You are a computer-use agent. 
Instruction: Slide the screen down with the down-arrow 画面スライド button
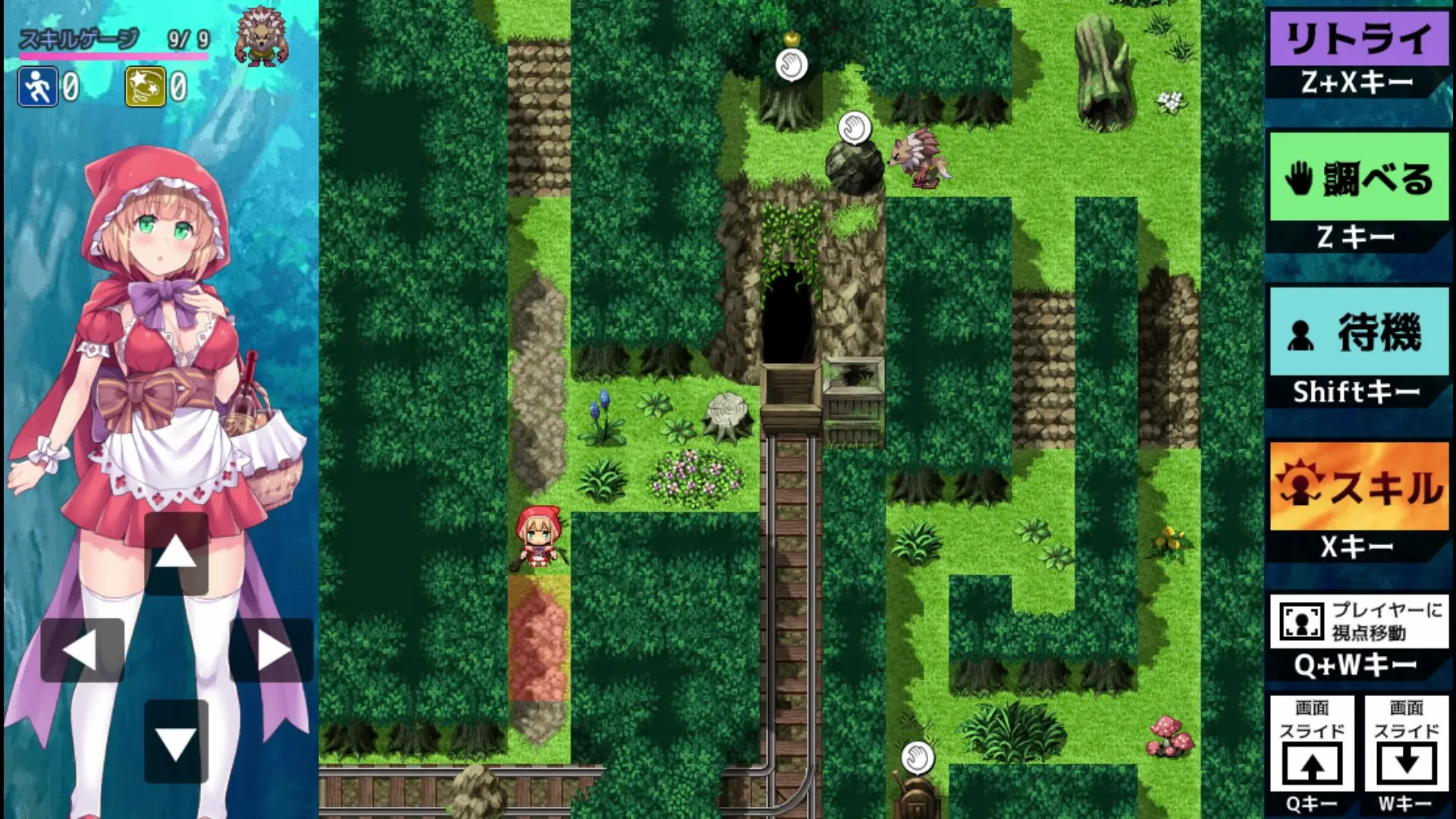[x=1406, y=743]
